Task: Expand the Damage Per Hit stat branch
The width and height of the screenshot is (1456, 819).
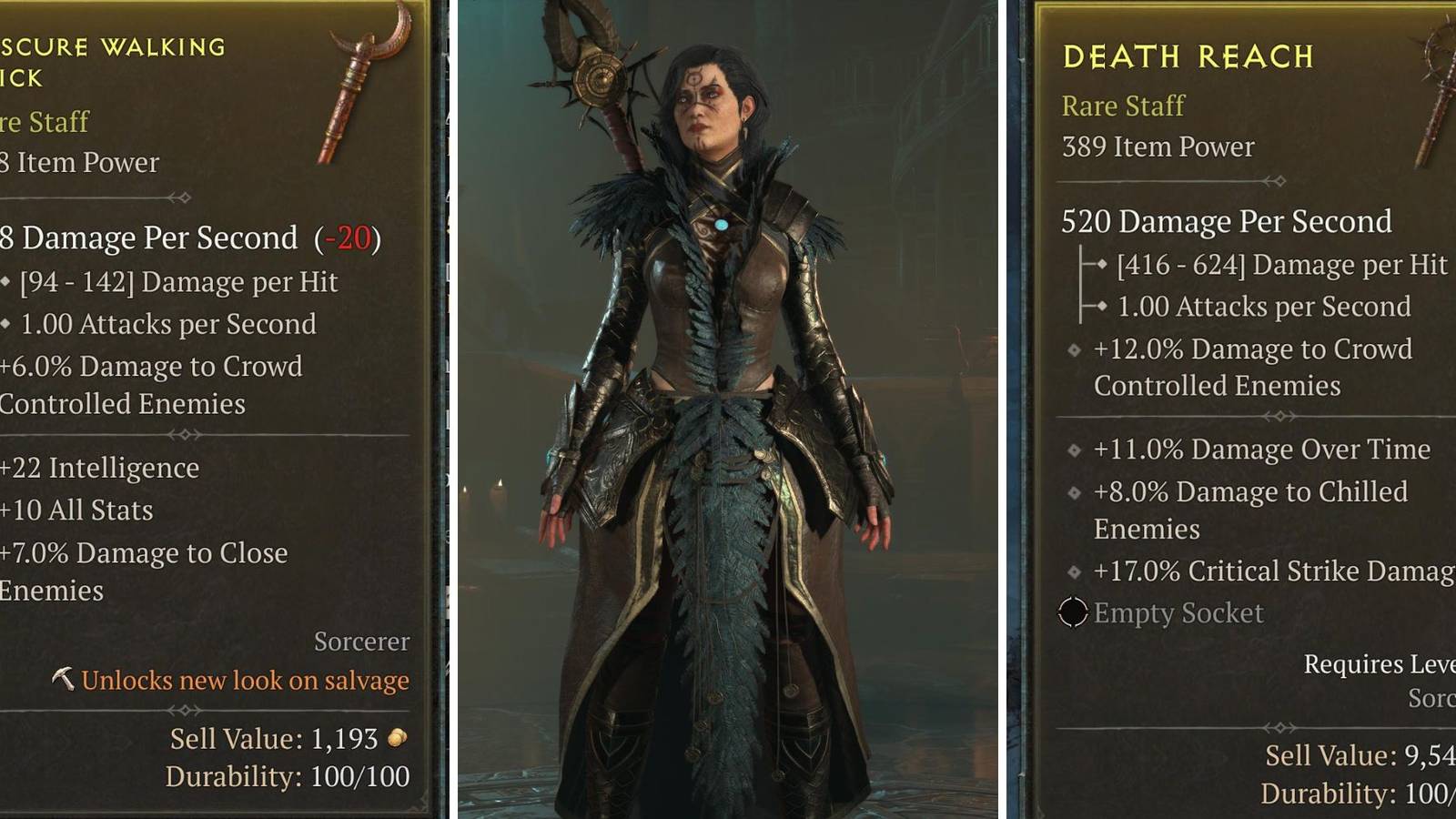Action: tap(1101, 265)
